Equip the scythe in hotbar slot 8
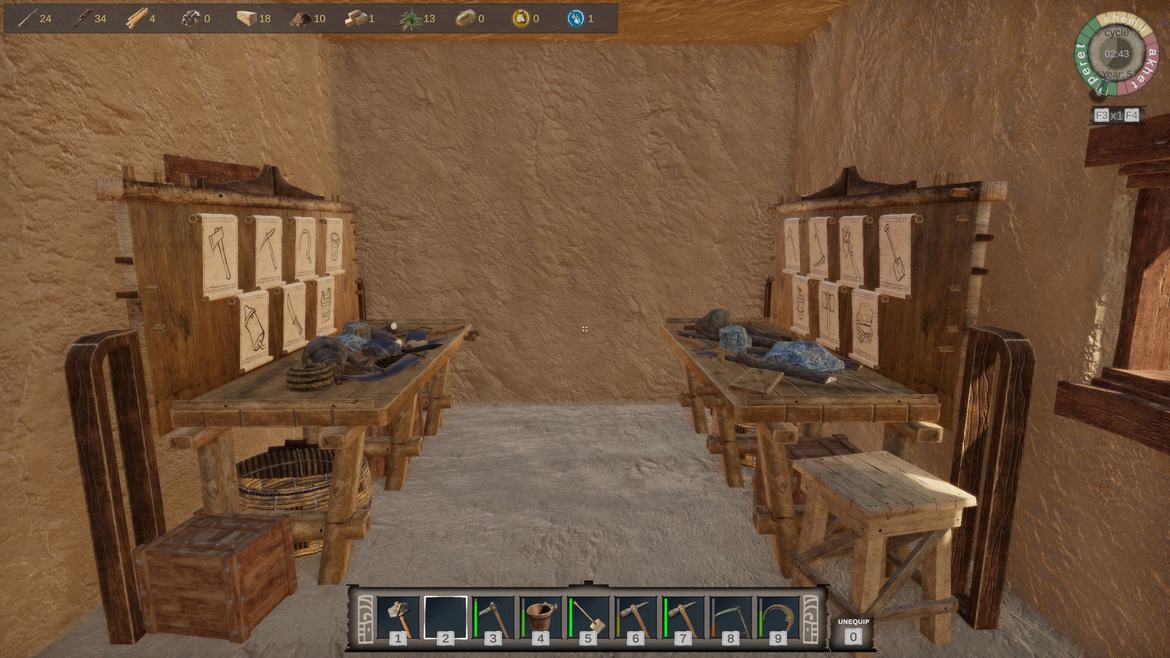Image resolution: width=1170 pixels, height=658 pixels. click(731, 617)
